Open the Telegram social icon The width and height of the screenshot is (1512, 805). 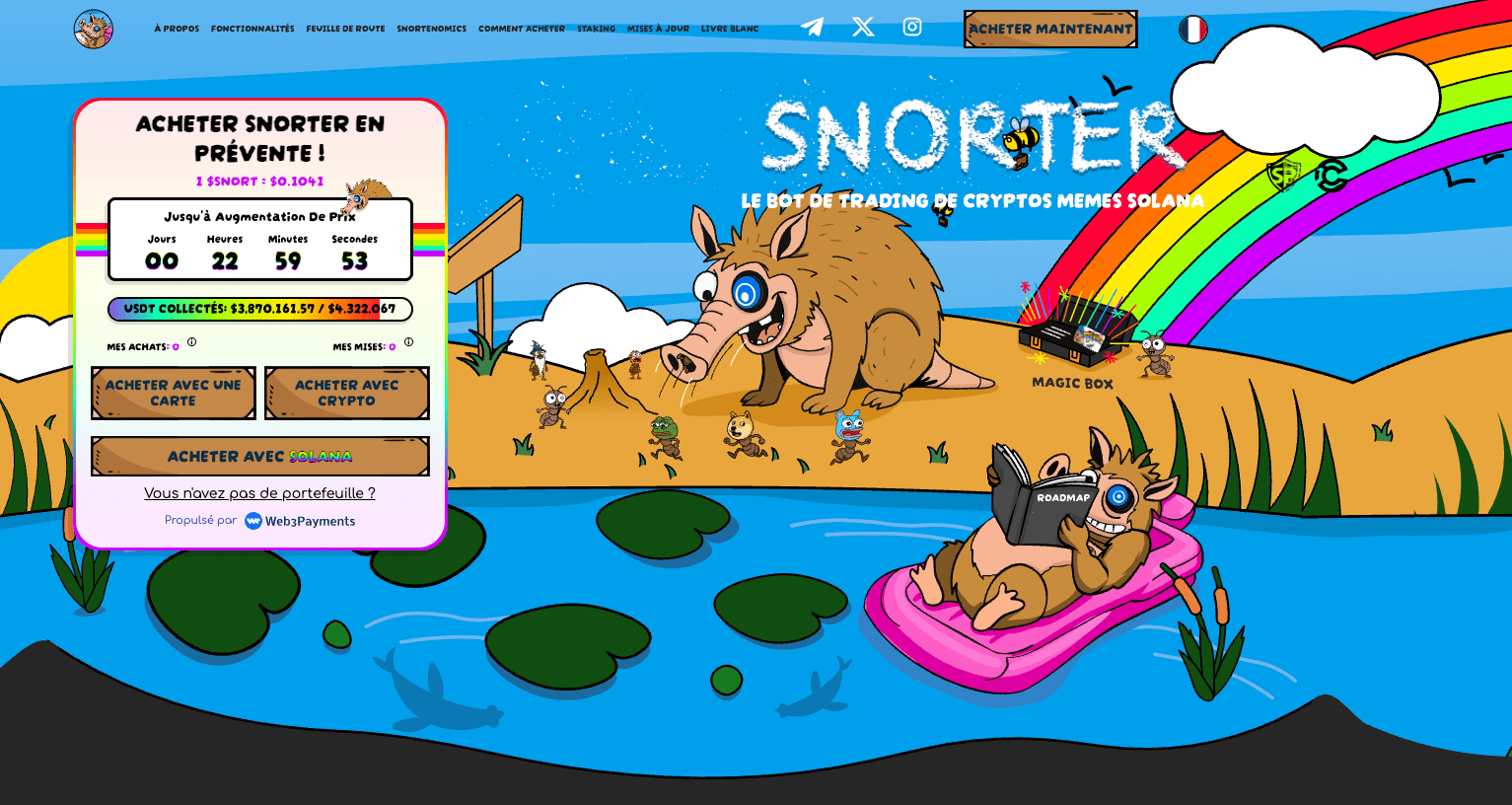point(812,27)
